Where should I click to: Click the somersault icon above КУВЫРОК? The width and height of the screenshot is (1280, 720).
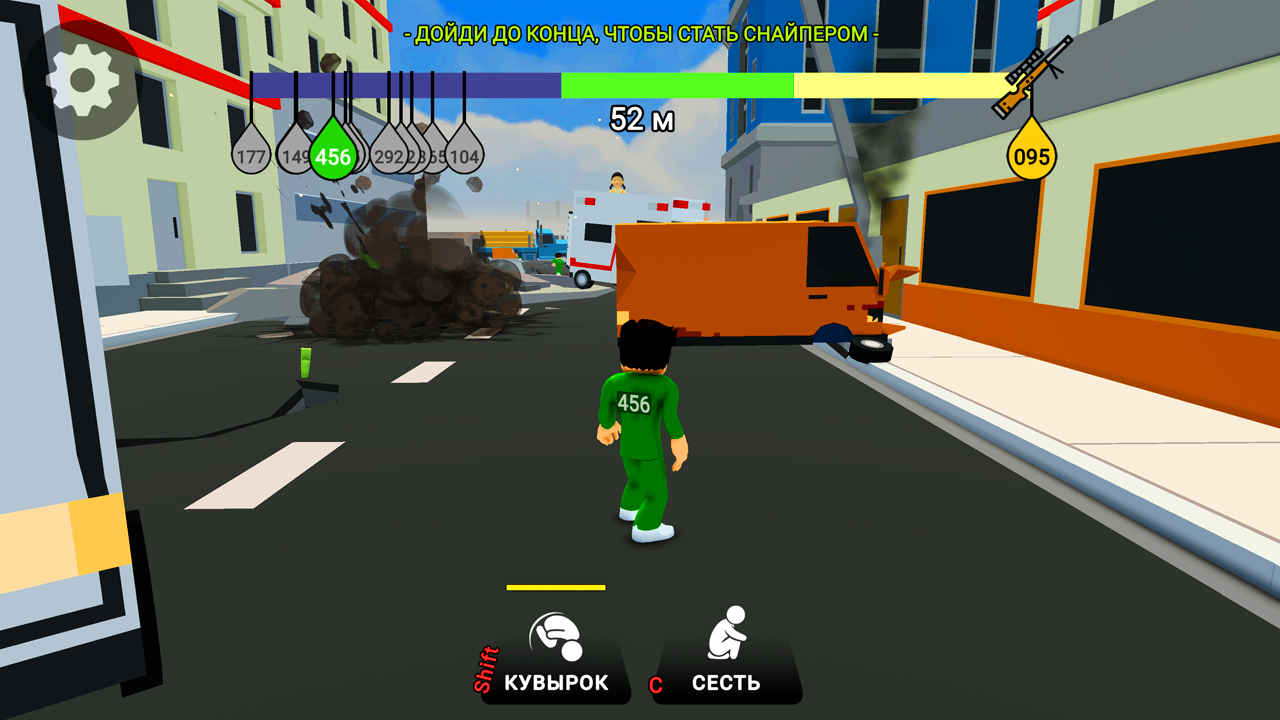click(x=553, y=635)
